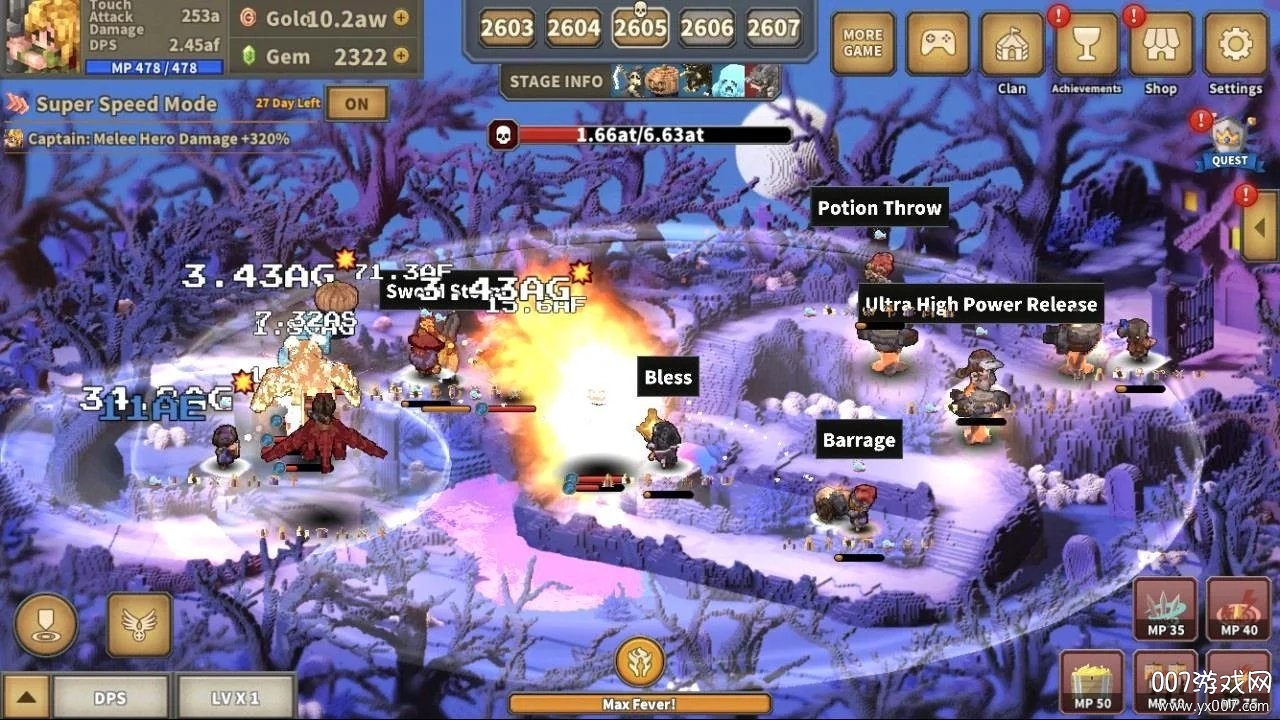Select the MP 35 blade skill
This screenshot has height=720, width=1280.
1163,610
